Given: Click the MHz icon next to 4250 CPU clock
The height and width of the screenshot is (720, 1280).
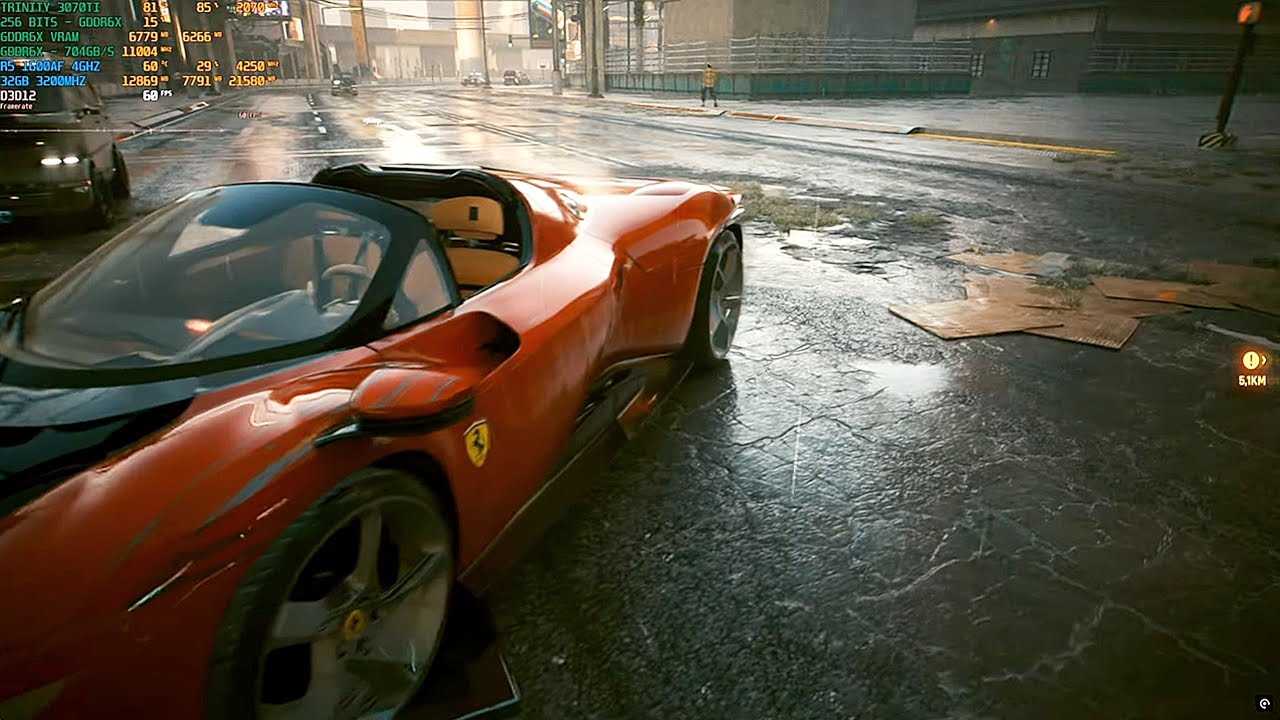Looking at the screenshot, I should tap(272, 64).
